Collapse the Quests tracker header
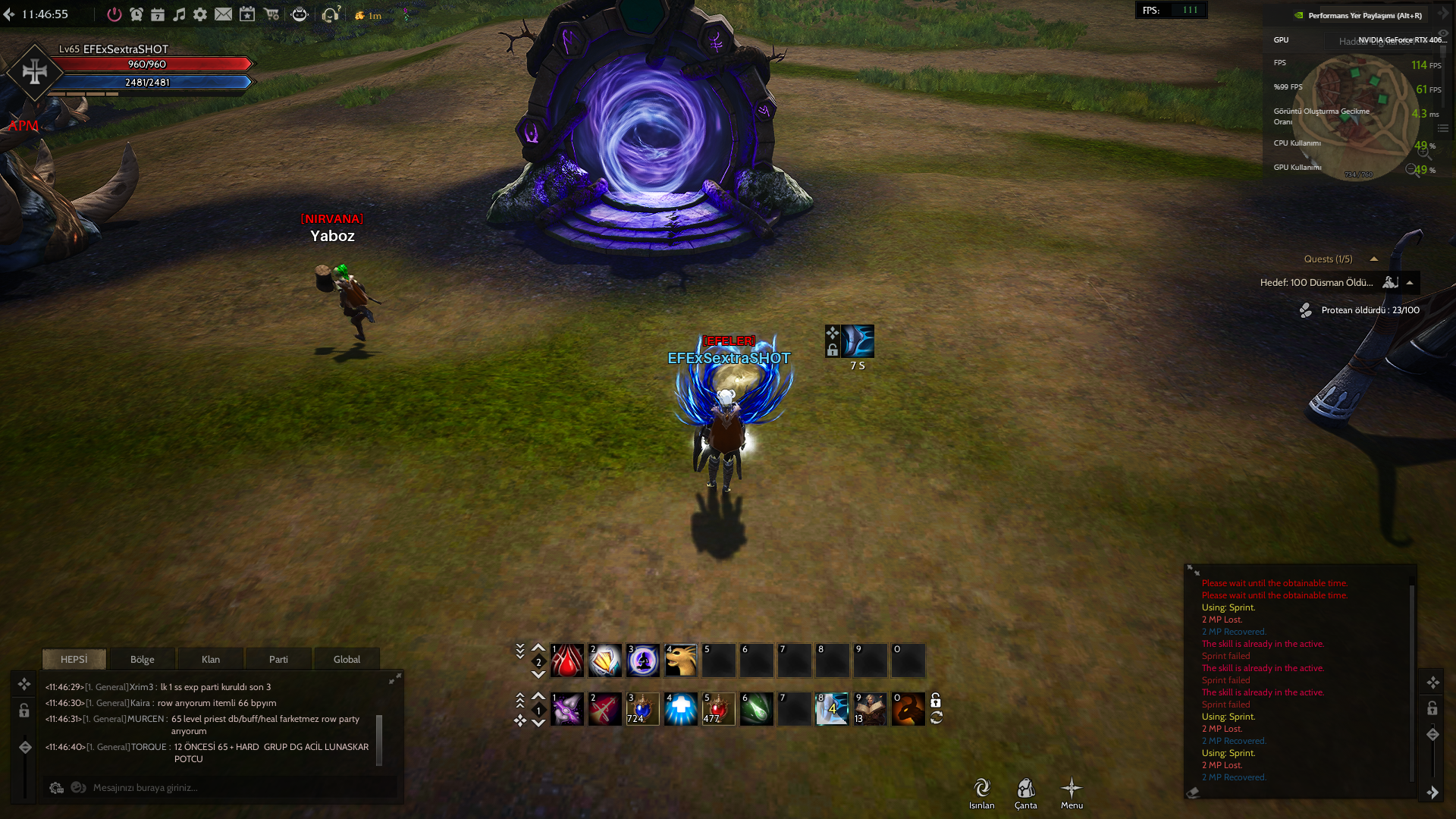Viewport: 1456px width, 819px height. (1373, 259)
